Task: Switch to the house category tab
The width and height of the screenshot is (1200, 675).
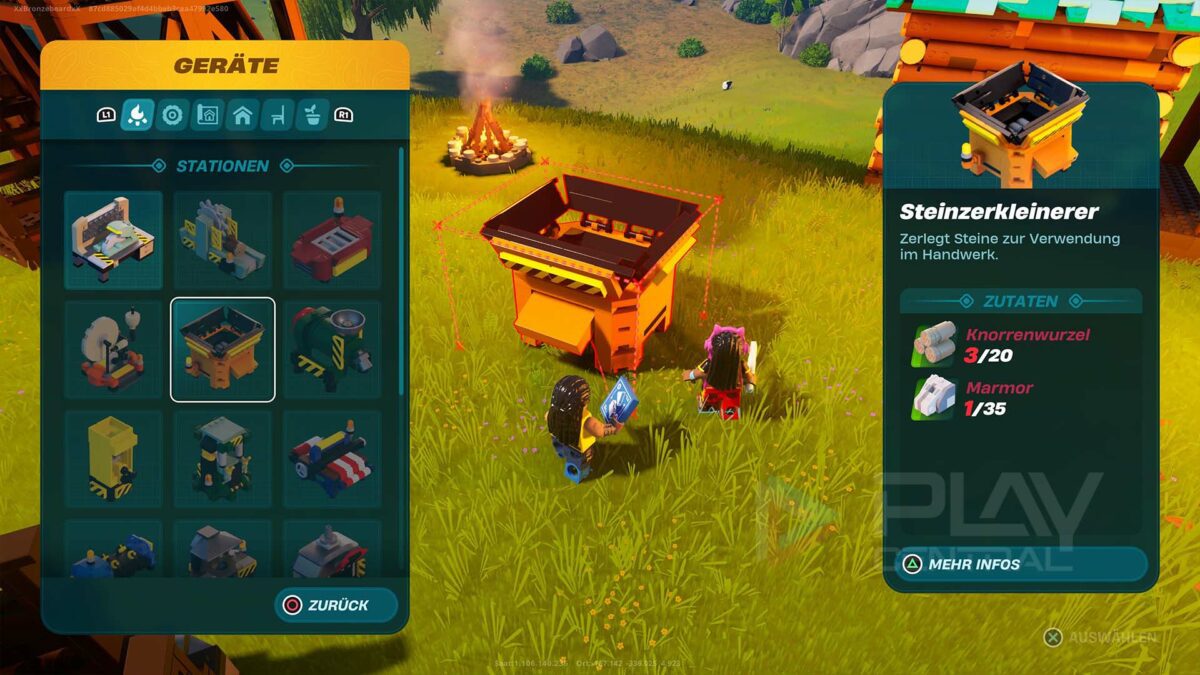Action: (x=242, y=115)
